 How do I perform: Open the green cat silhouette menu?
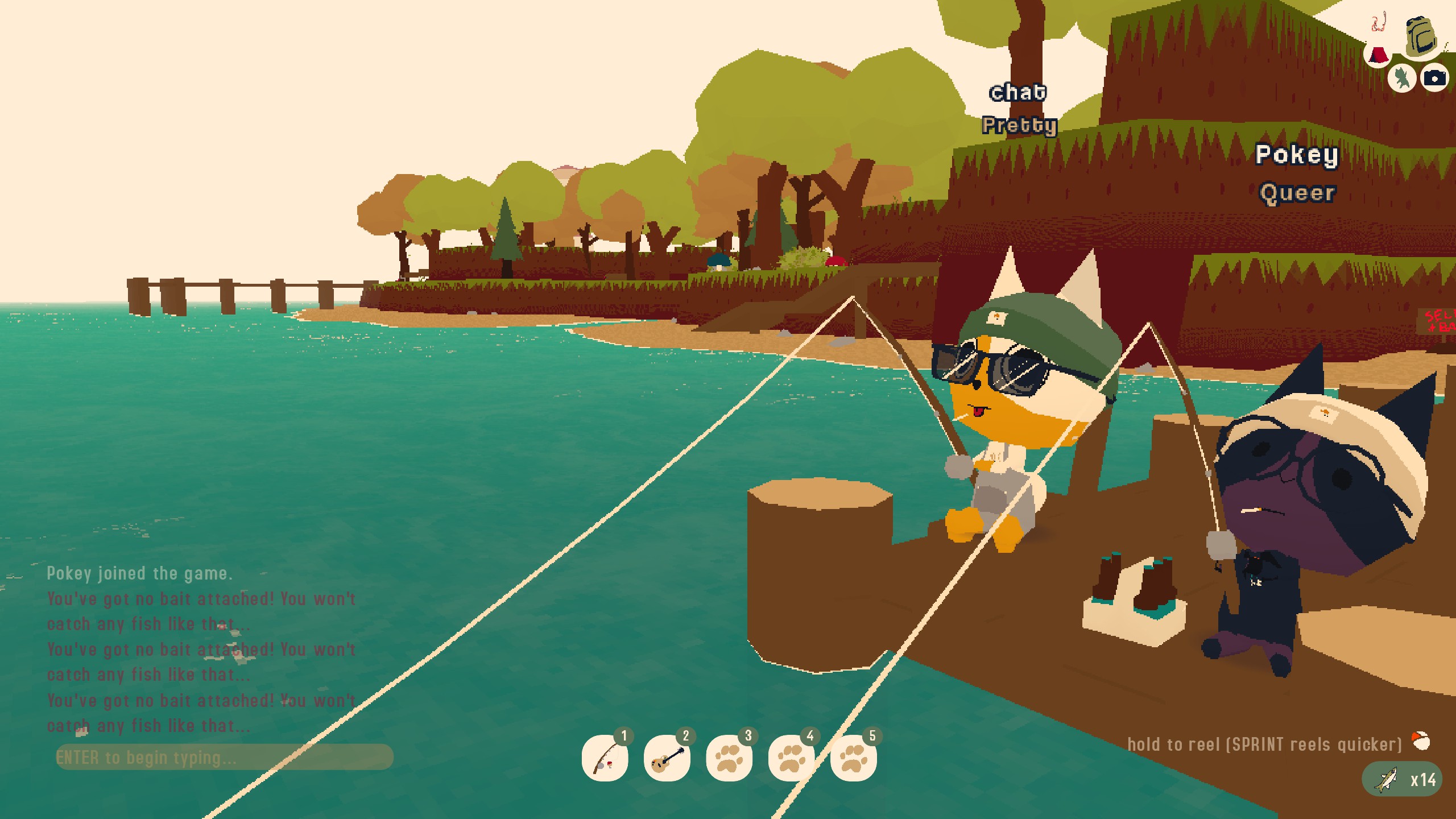(1401, 77)
